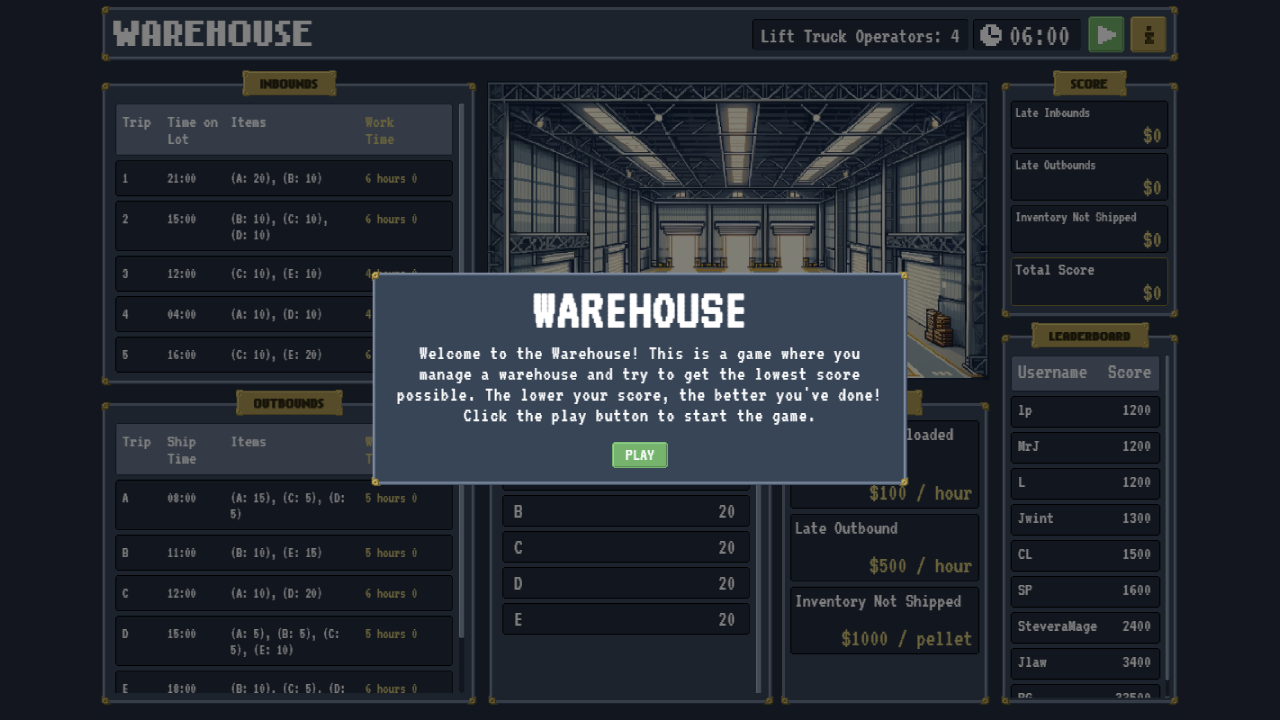Click the green fast-forward icon in top bar

[1106, 33]
